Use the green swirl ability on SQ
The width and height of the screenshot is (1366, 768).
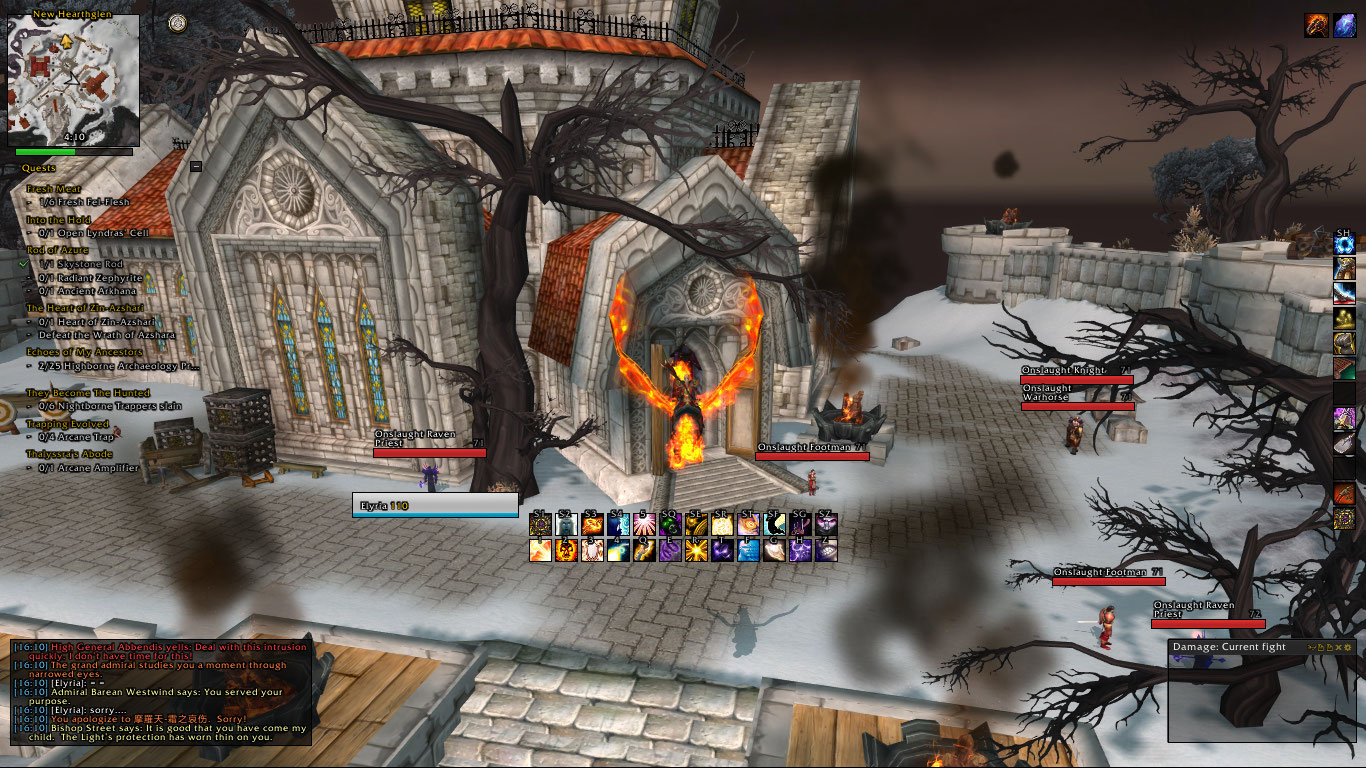pyautogui.click(x=670, y=524)
